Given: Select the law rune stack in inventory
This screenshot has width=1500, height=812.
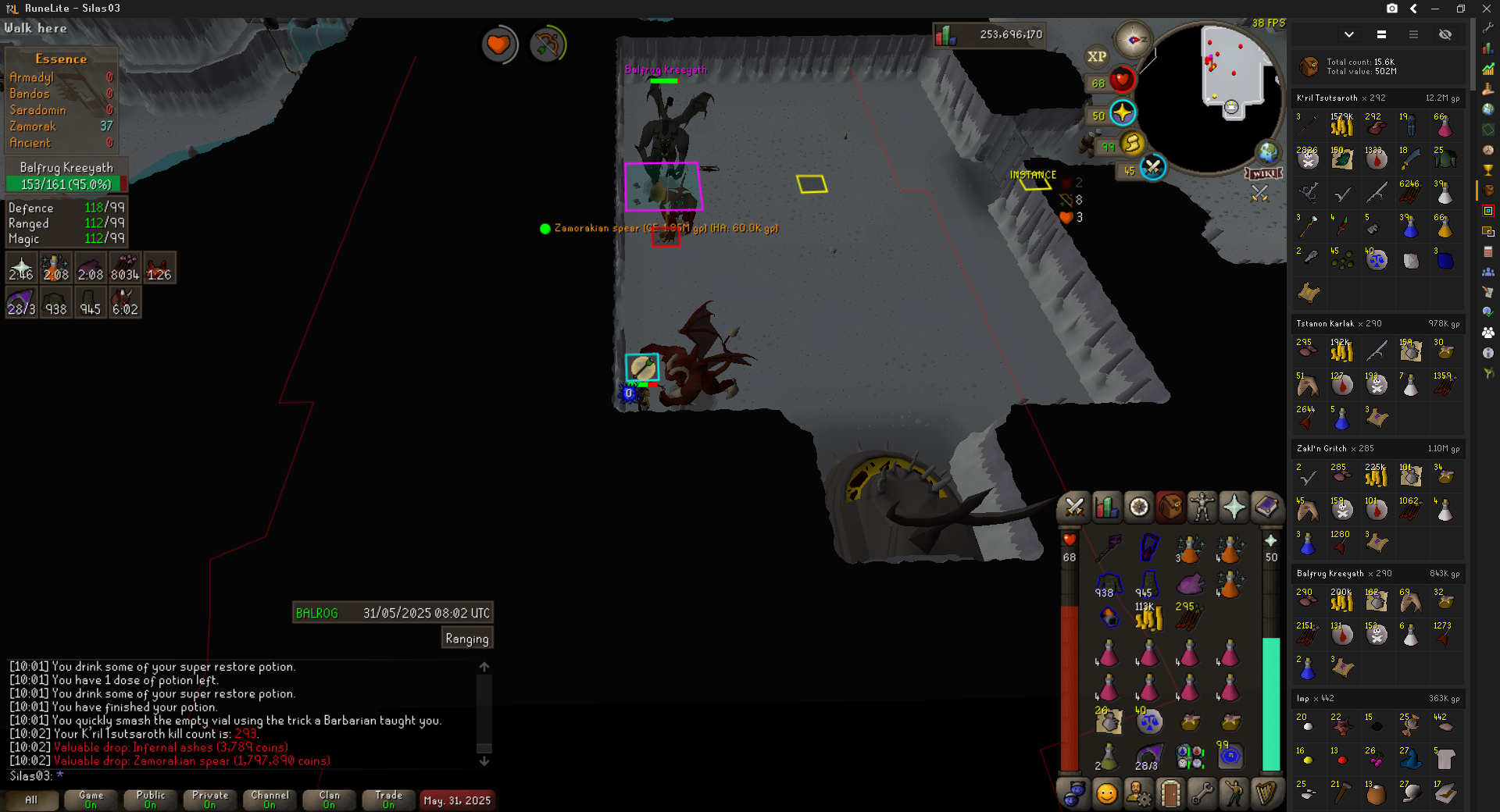Looking at the screenshot, I should (x=1148, y=721).
